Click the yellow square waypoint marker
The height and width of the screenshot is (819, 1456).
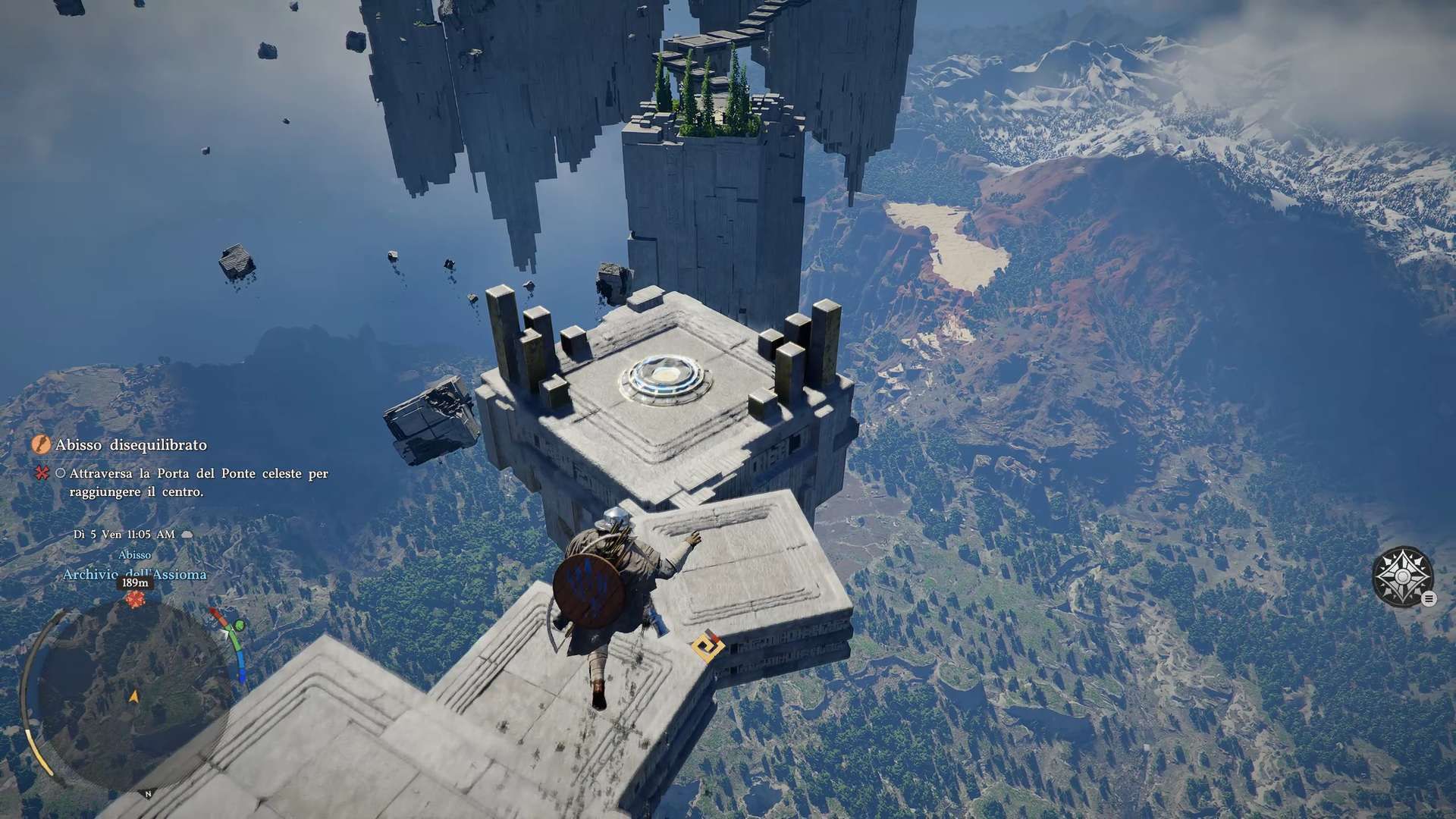point(708,647)
